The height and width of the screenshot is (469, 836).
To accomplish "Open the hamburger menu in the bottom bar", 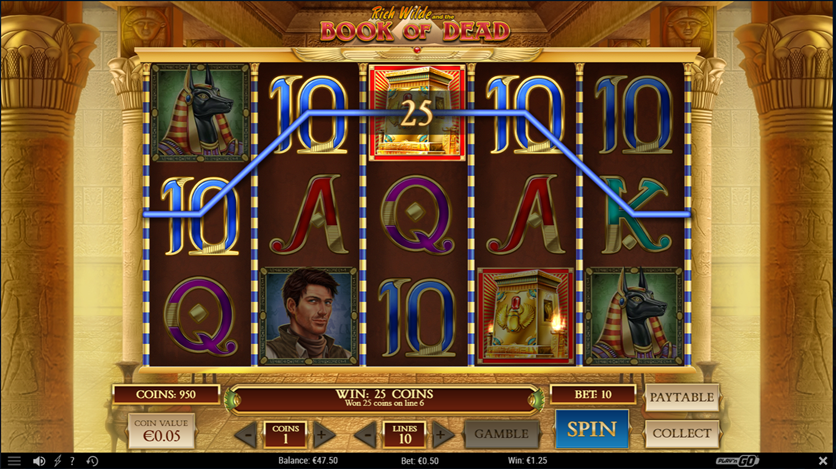I will 14,461.
